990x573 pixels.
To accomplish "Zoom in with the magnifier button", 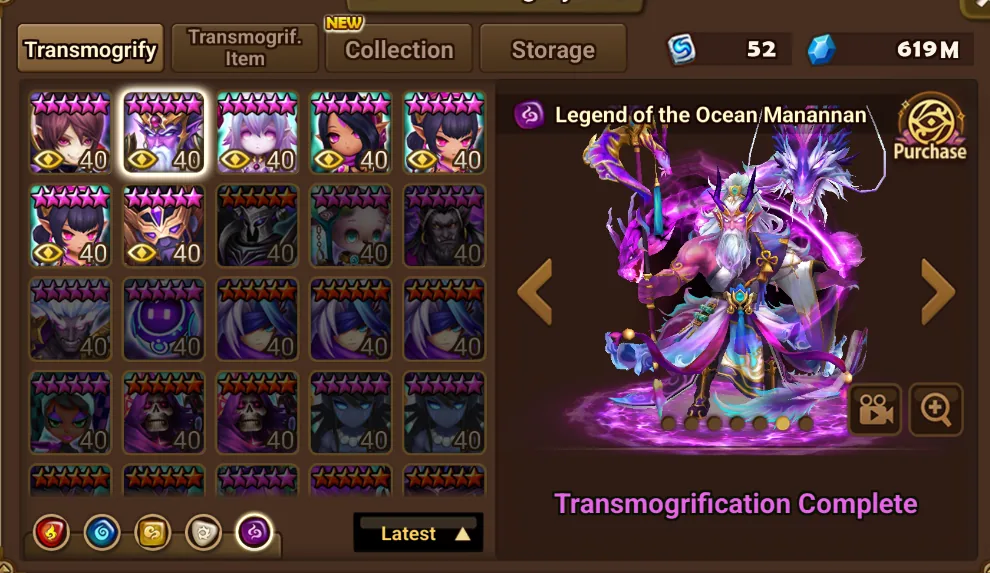I will 936,410.
